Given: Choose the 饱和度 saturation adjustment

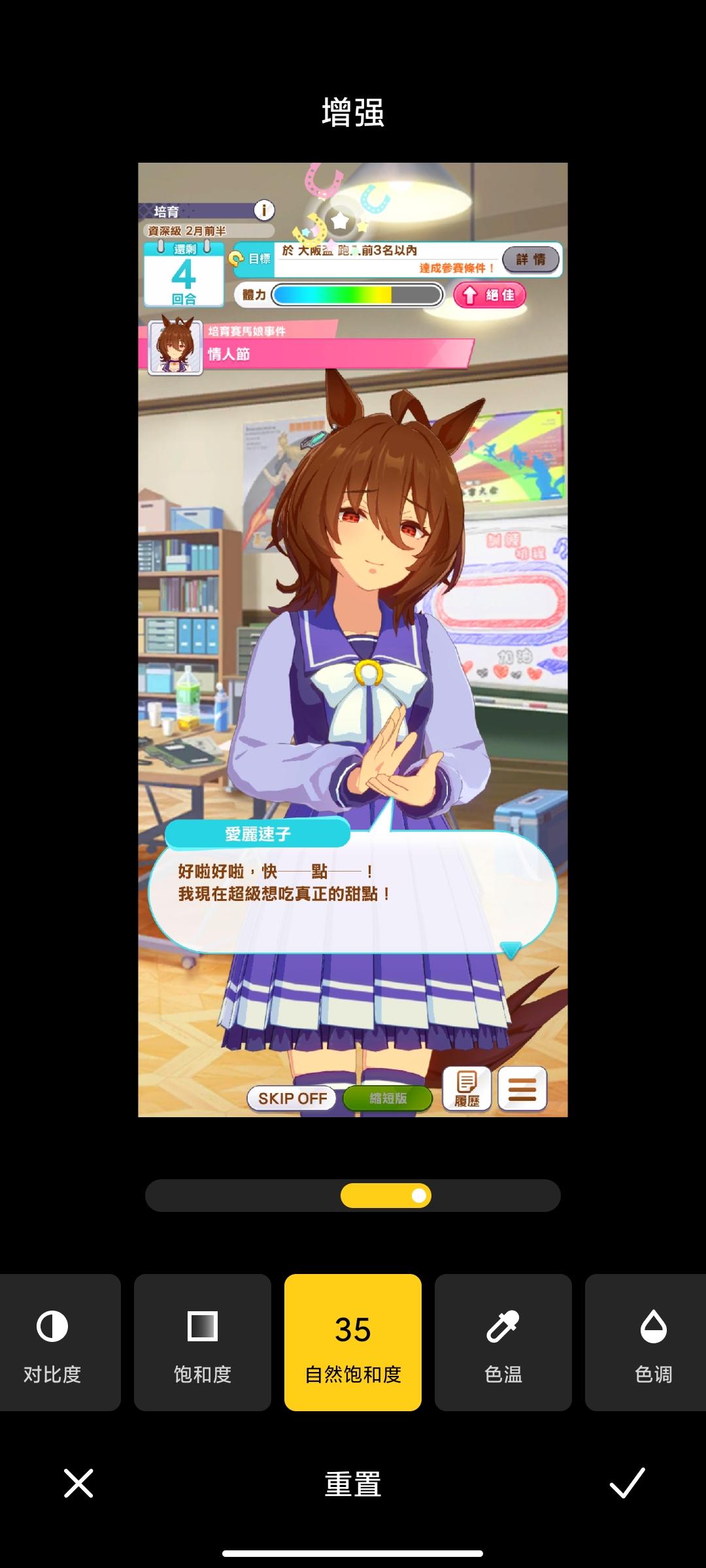Looking at the screenshot, I should tap(203, 1343).
